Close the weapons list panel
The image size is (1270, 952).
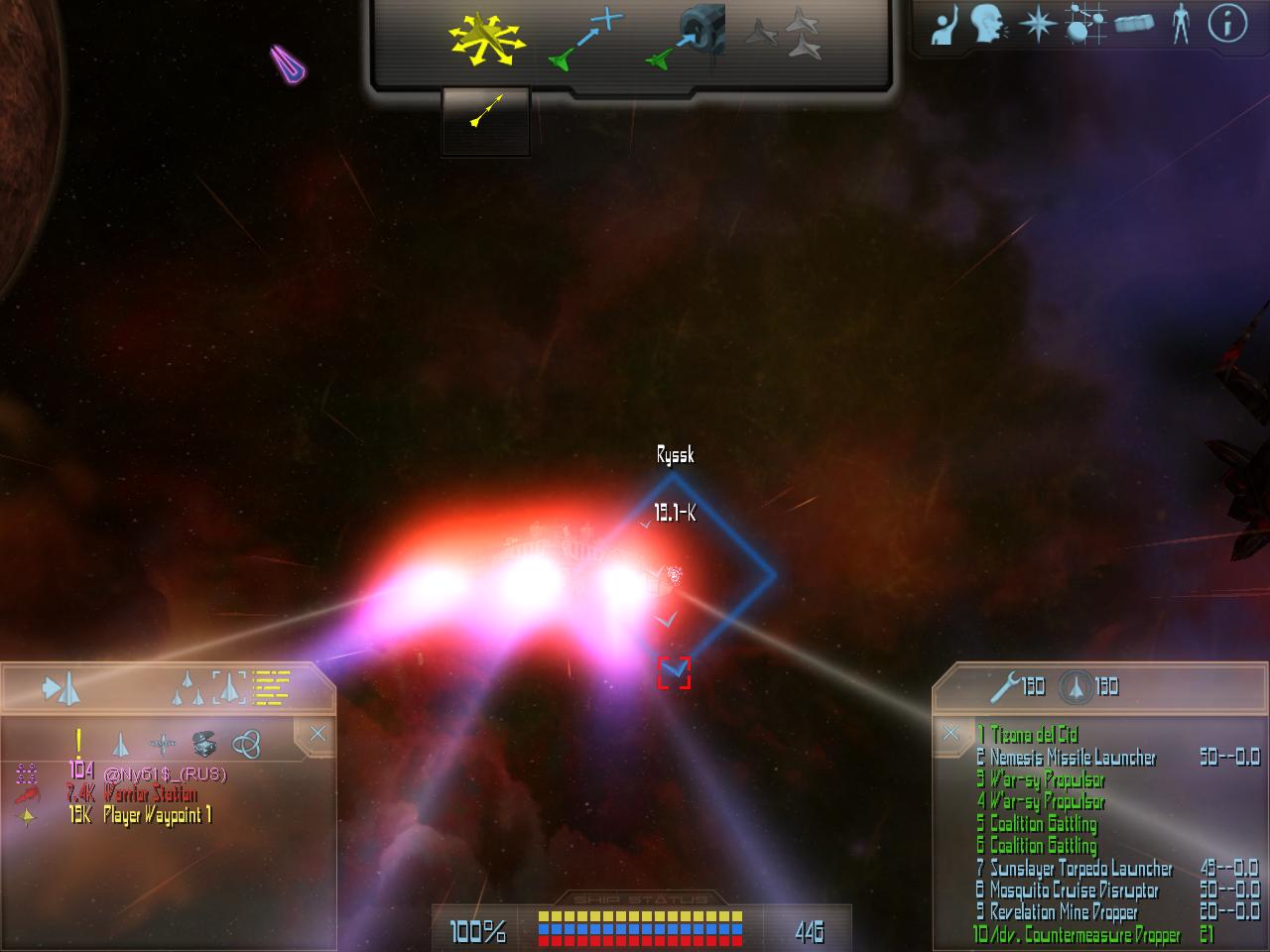[x=951, y=733]
